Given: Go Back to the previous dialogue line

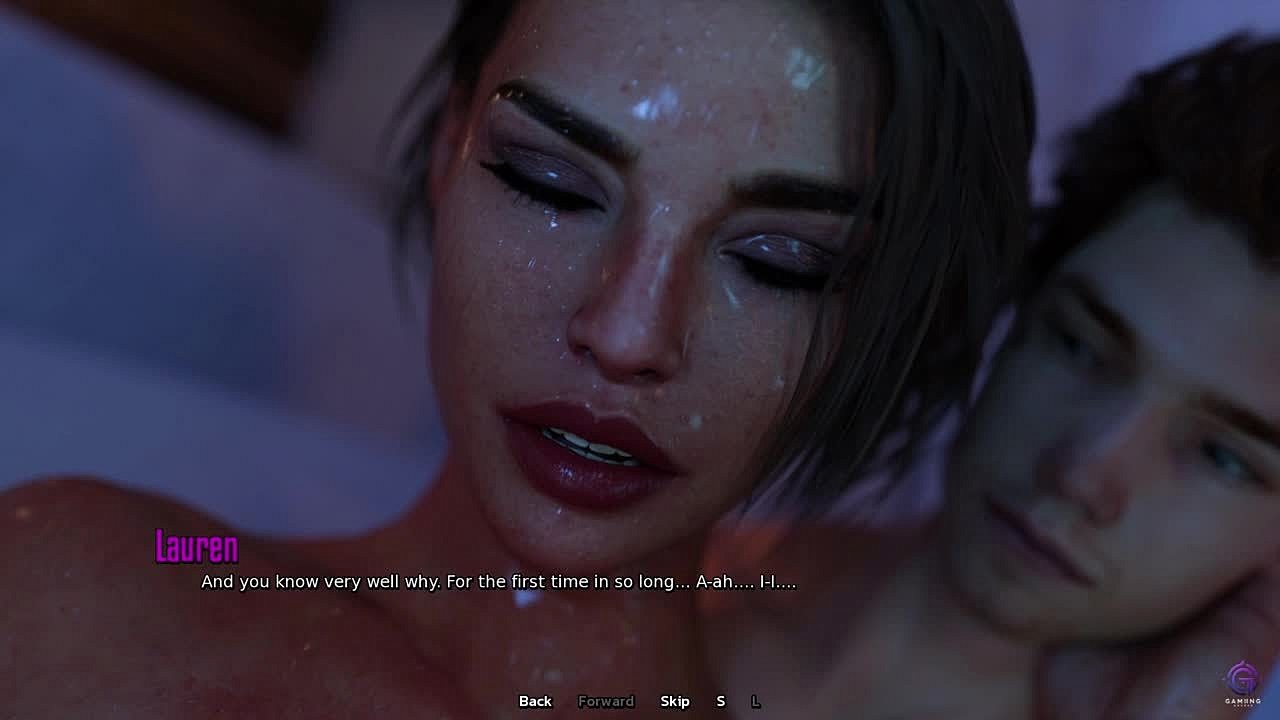Looking at the screenshot, I should pyautogui.click(x=535, y=701).
